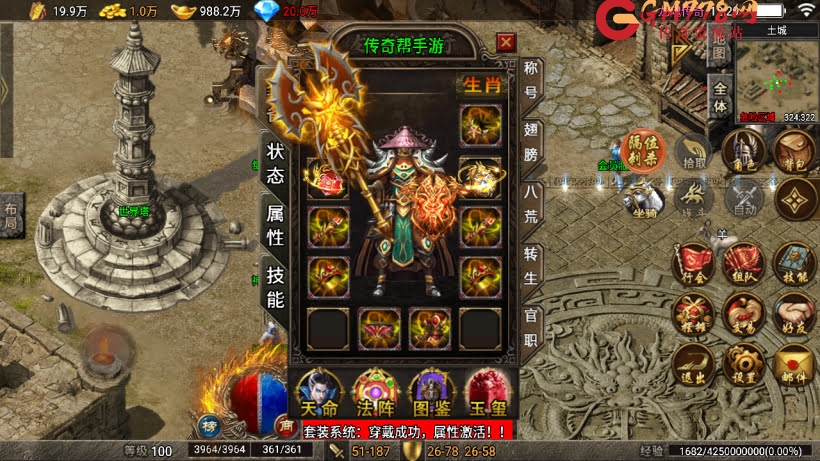Screen dimensions: 820x461
Task: Close the character equipment panel
Action: click(x=506, y=42)
